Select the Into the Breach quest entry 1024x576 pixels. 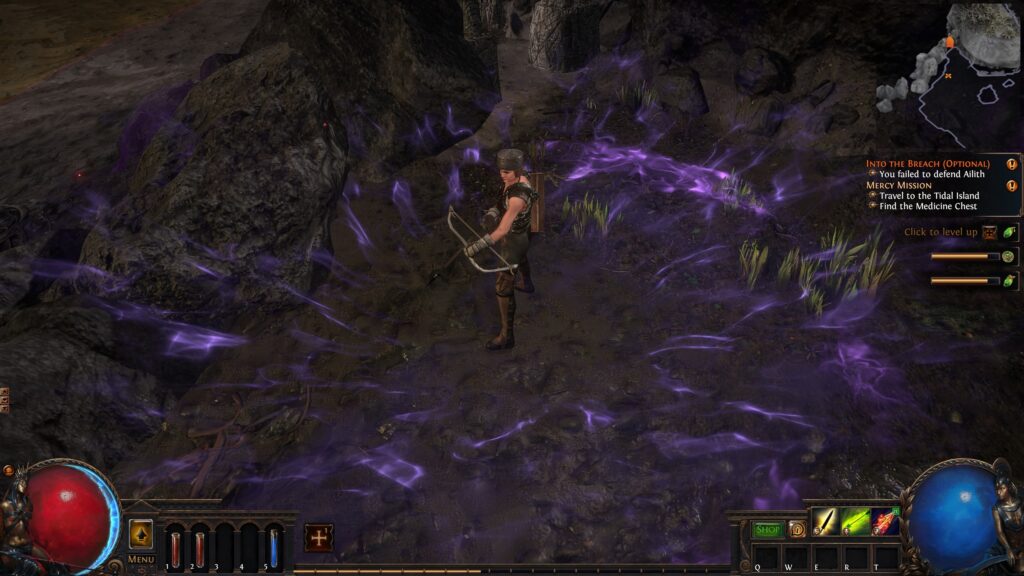927,163
